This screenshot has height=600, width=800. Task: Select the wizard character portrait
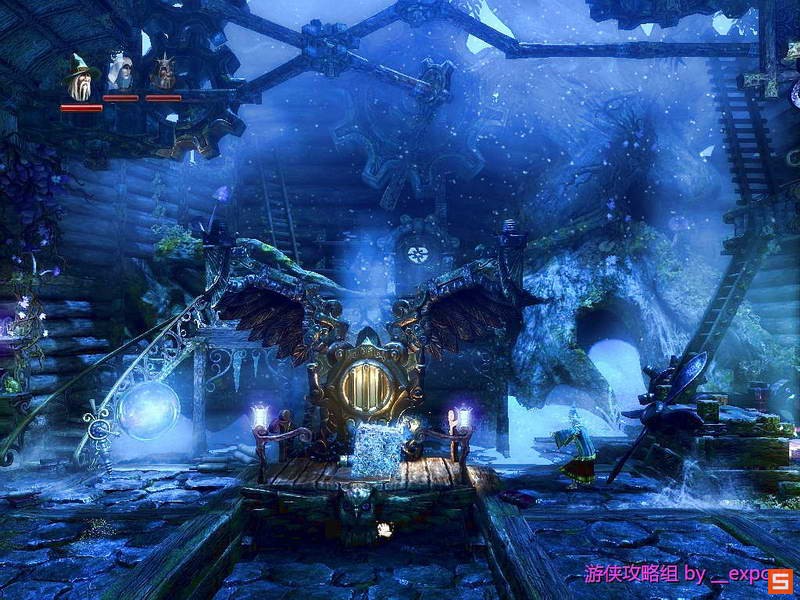pyautogui.click(x=79, y=75)
